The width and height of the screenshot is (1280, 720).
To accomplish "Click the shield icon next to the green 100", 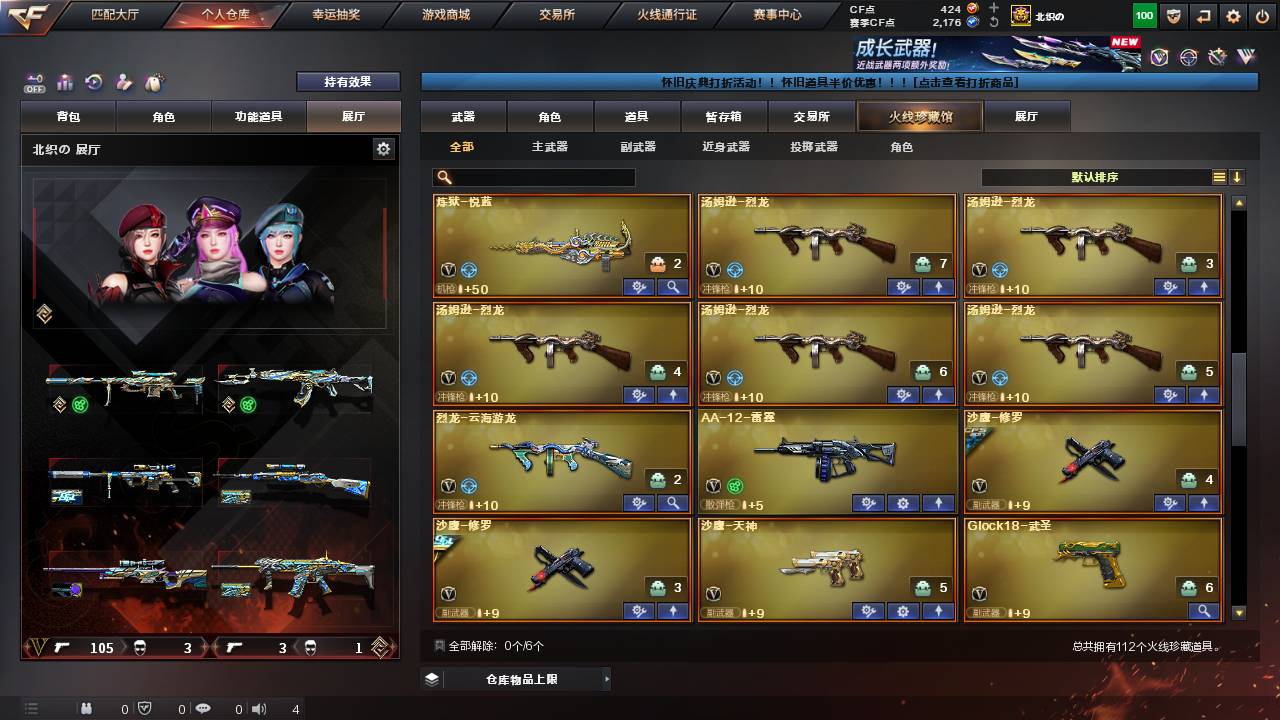I will 1175,17.
